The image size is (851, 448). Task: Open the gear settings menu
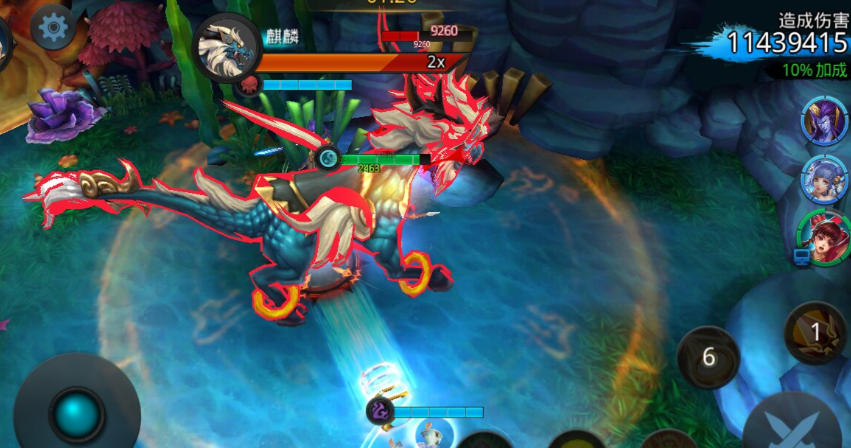(x=52, y=27)
